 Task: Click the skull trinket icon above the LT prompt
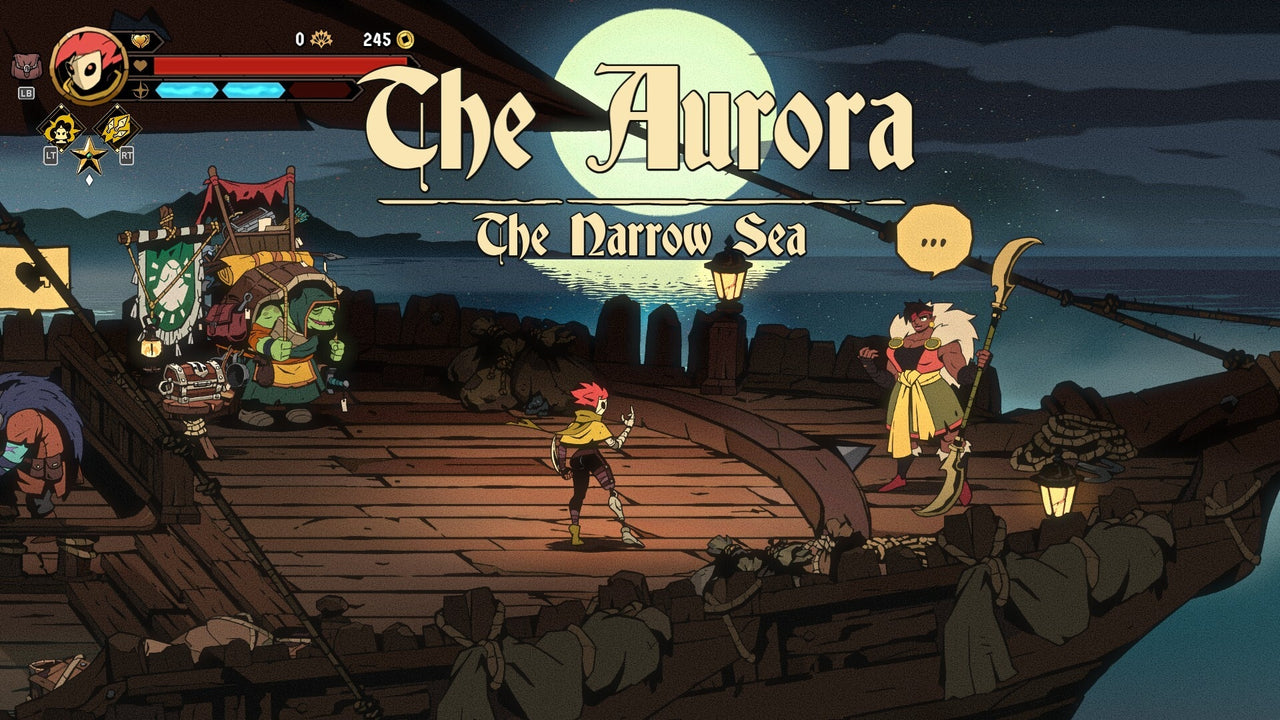click(61, 128)
